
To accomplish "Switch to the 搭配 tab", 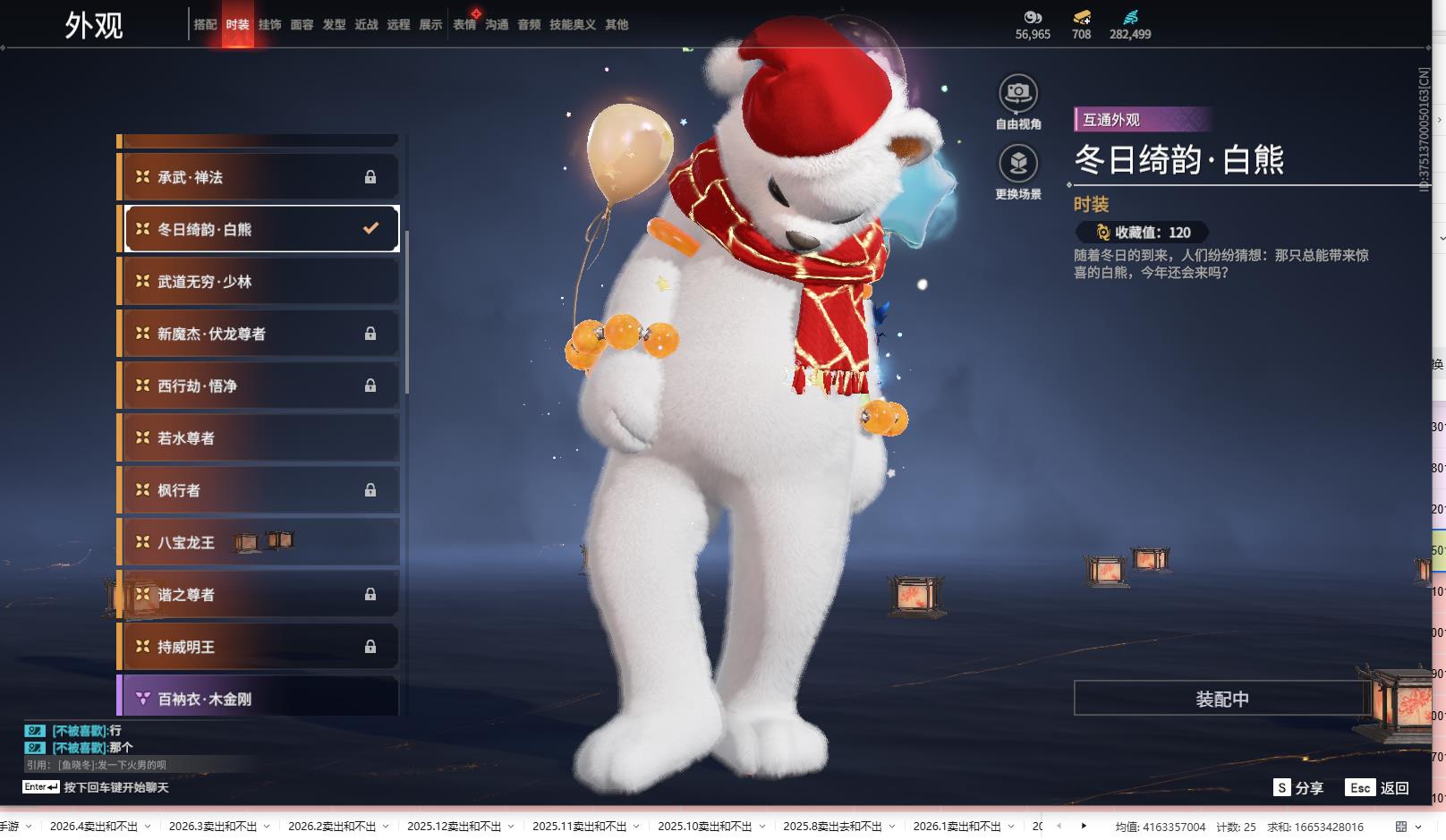I will (205, 25).
